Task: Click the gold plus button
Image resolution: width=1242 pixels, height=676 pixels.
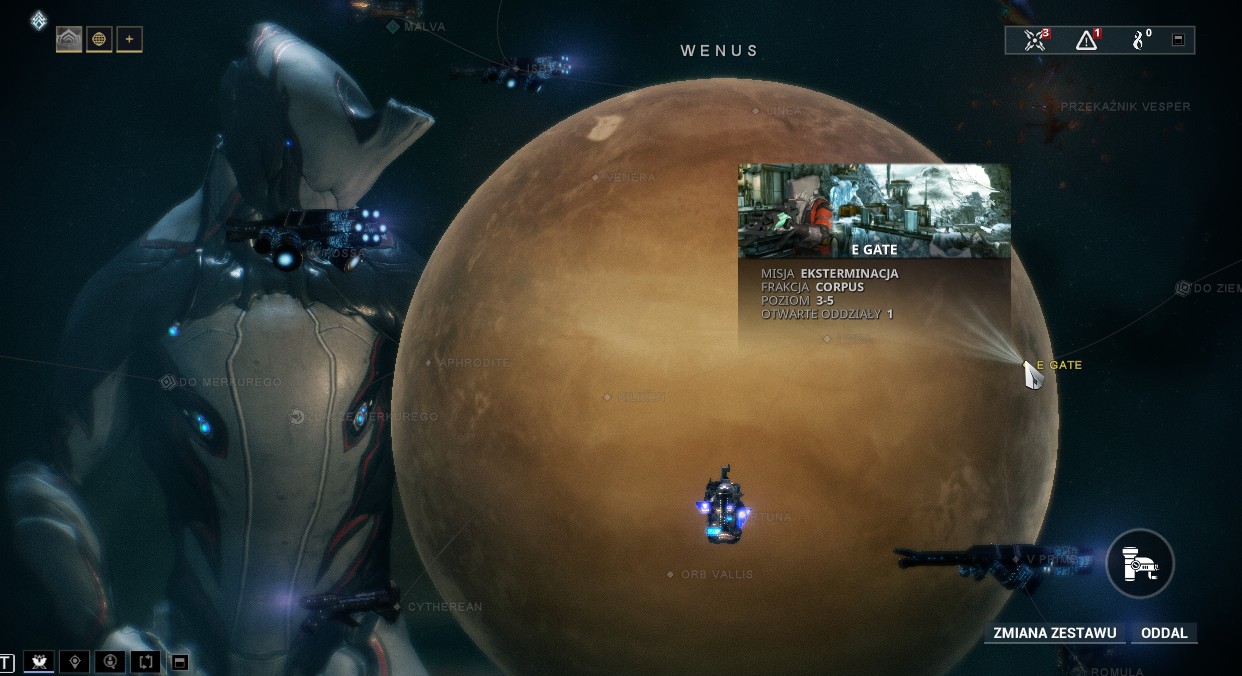Action: tap(129, 40)
